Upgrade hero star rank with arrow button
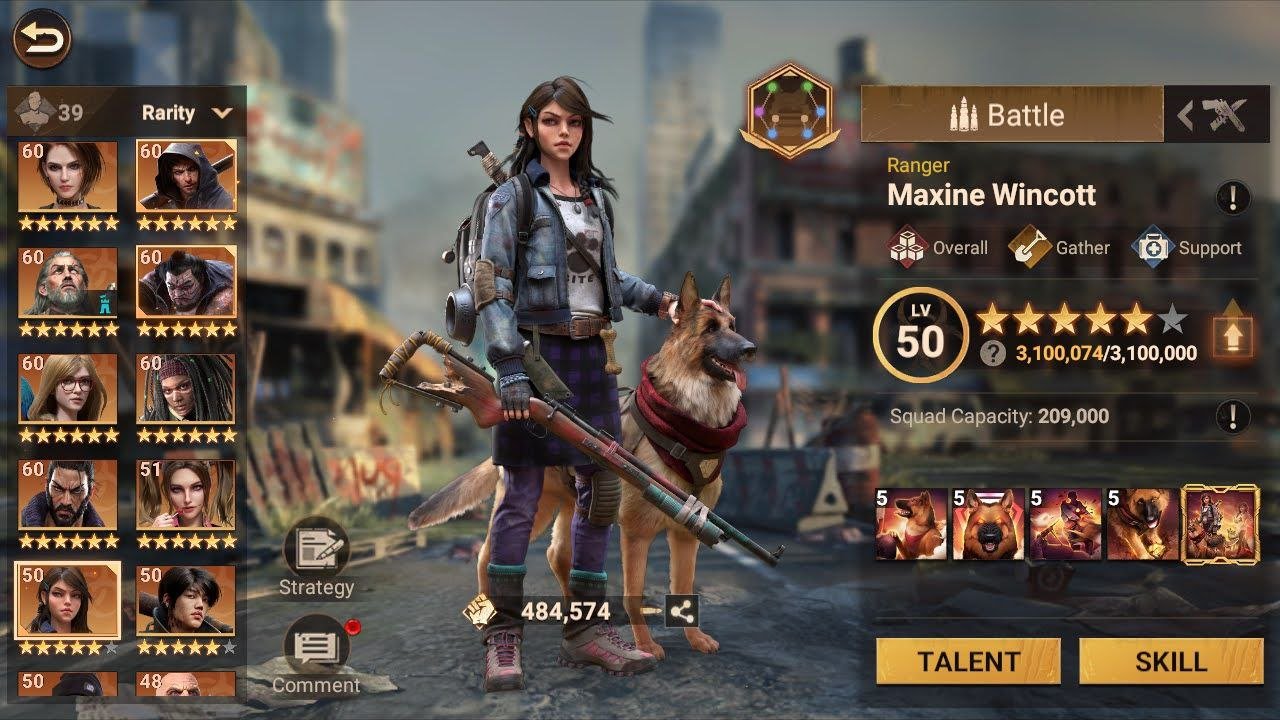1280x720 pixels. (1233, 333)
